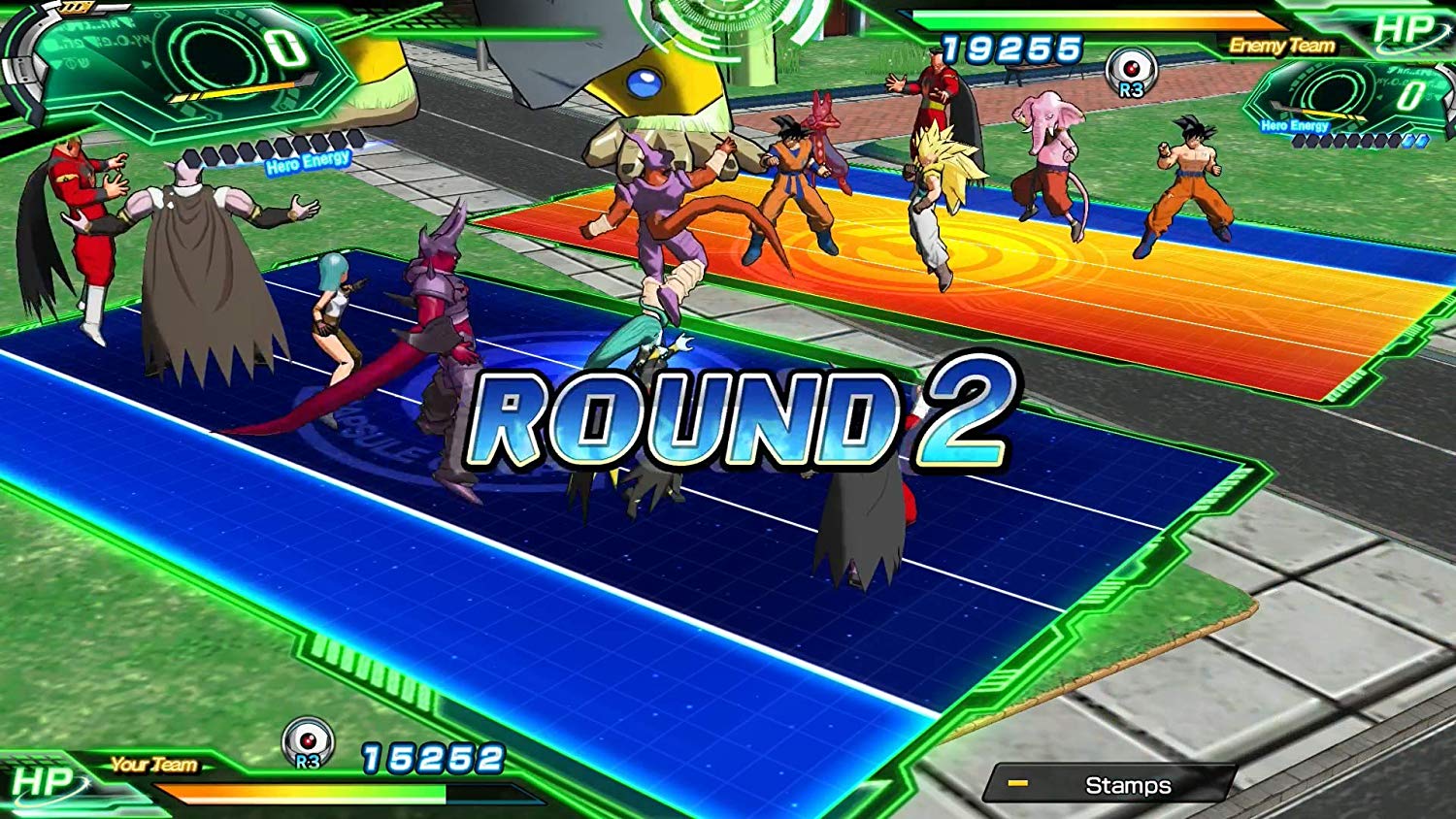Image resolution: width=1456 pixels, height=819 pixels.
Task: Click the enemy charge gauge showing 0
Action: point(1409,94)
